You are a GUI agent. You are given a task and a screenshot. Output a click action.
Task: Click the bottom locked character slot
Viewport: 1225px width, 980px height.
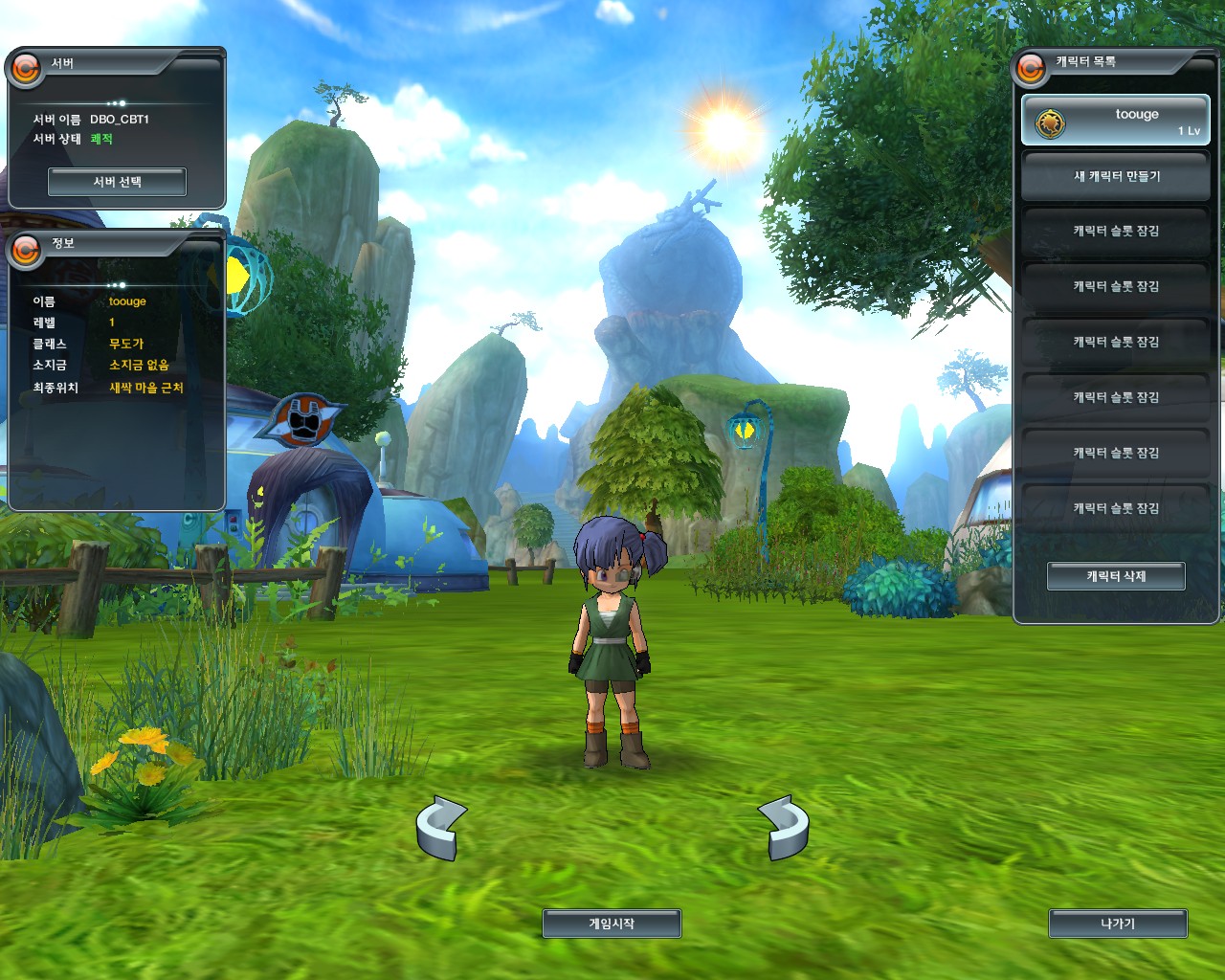(1116, 508)
